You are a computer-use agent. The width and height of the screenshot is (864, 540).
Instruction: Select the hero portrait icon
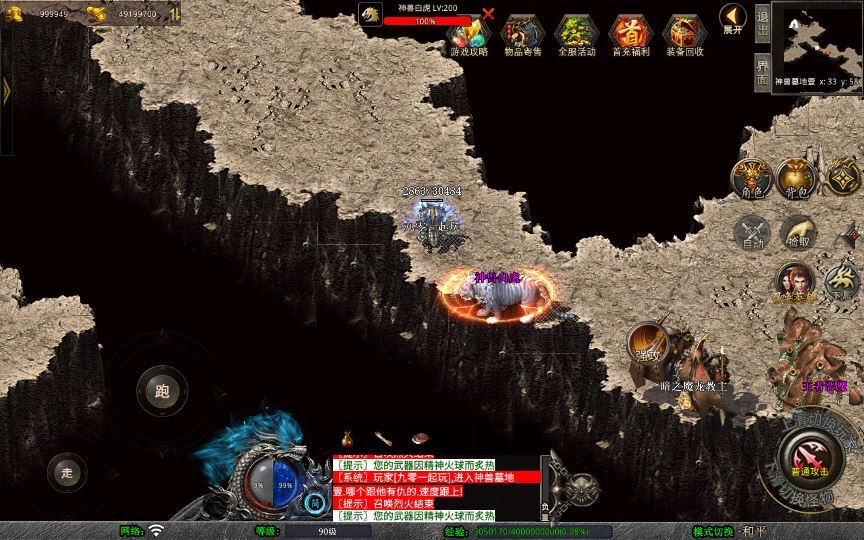click(795, 280)
